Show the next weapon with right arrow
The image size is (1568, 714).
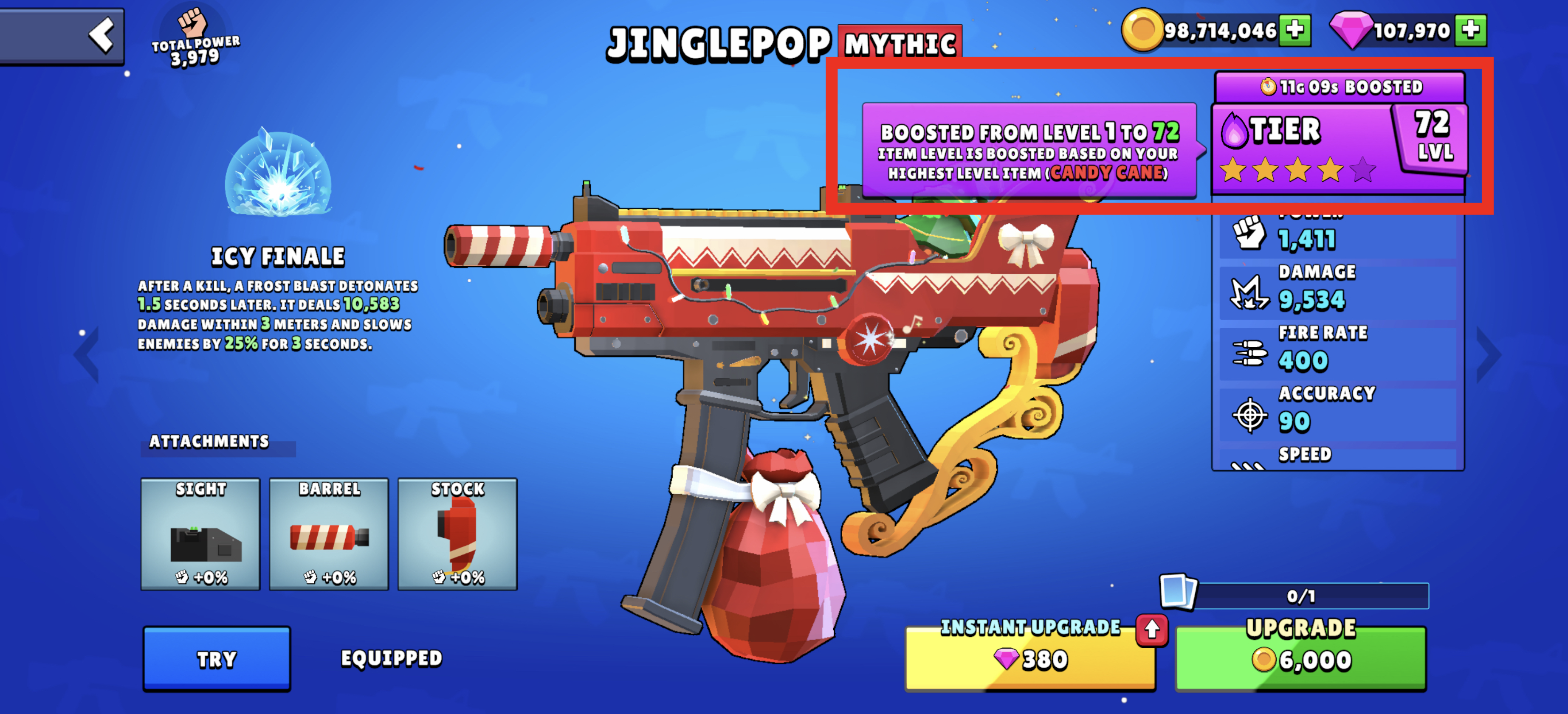point(1489,354)
